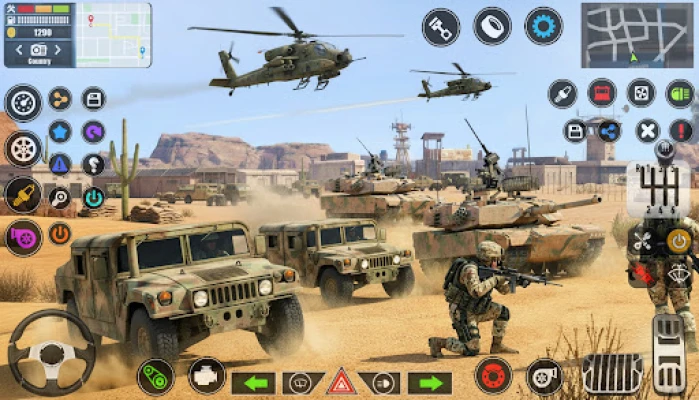Click the red exclamation alert icon
The image size is (699, 400).
[682, 130]
